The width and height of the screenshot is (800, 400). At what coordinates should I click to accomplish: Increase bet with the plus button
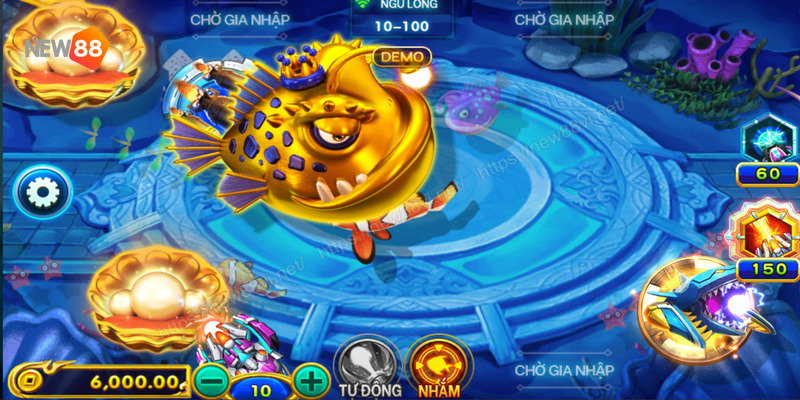pos(312,380)
